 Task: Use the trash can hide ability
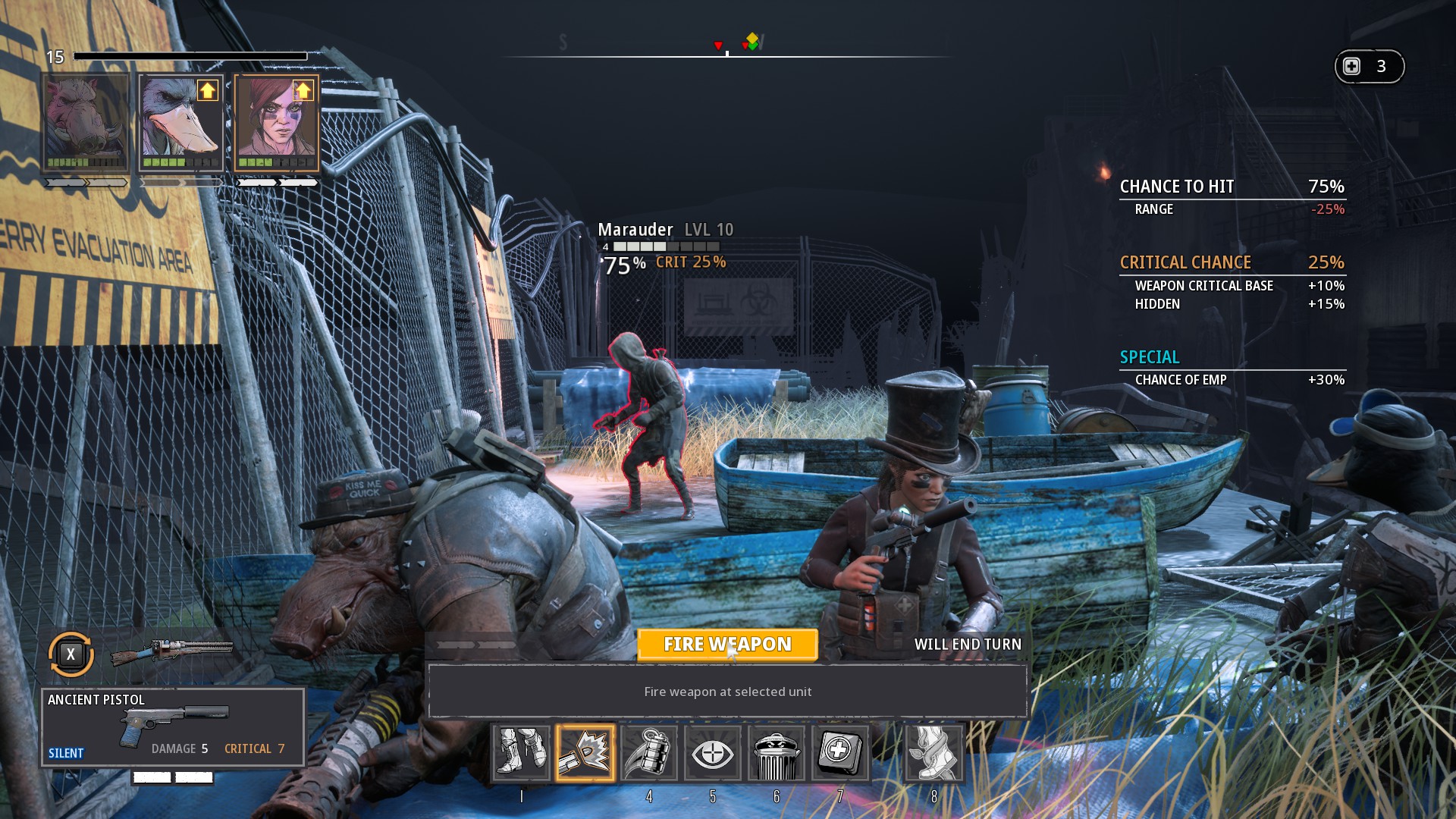coord(777,753)
